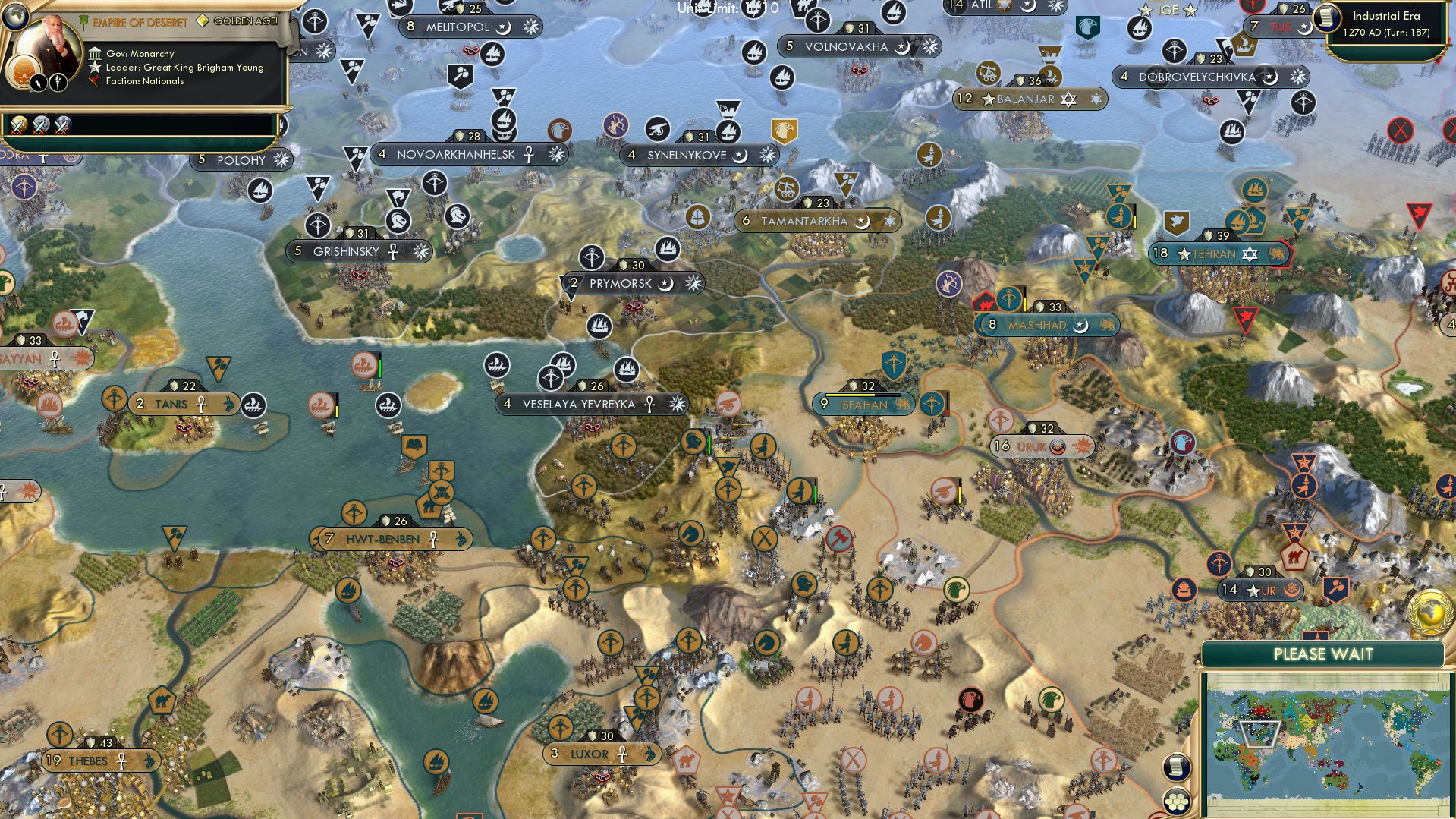1456x819 pixels.
Task: Click the PLEASE WAIT button
Action: pyautogui.click(x=1324, y=654)
